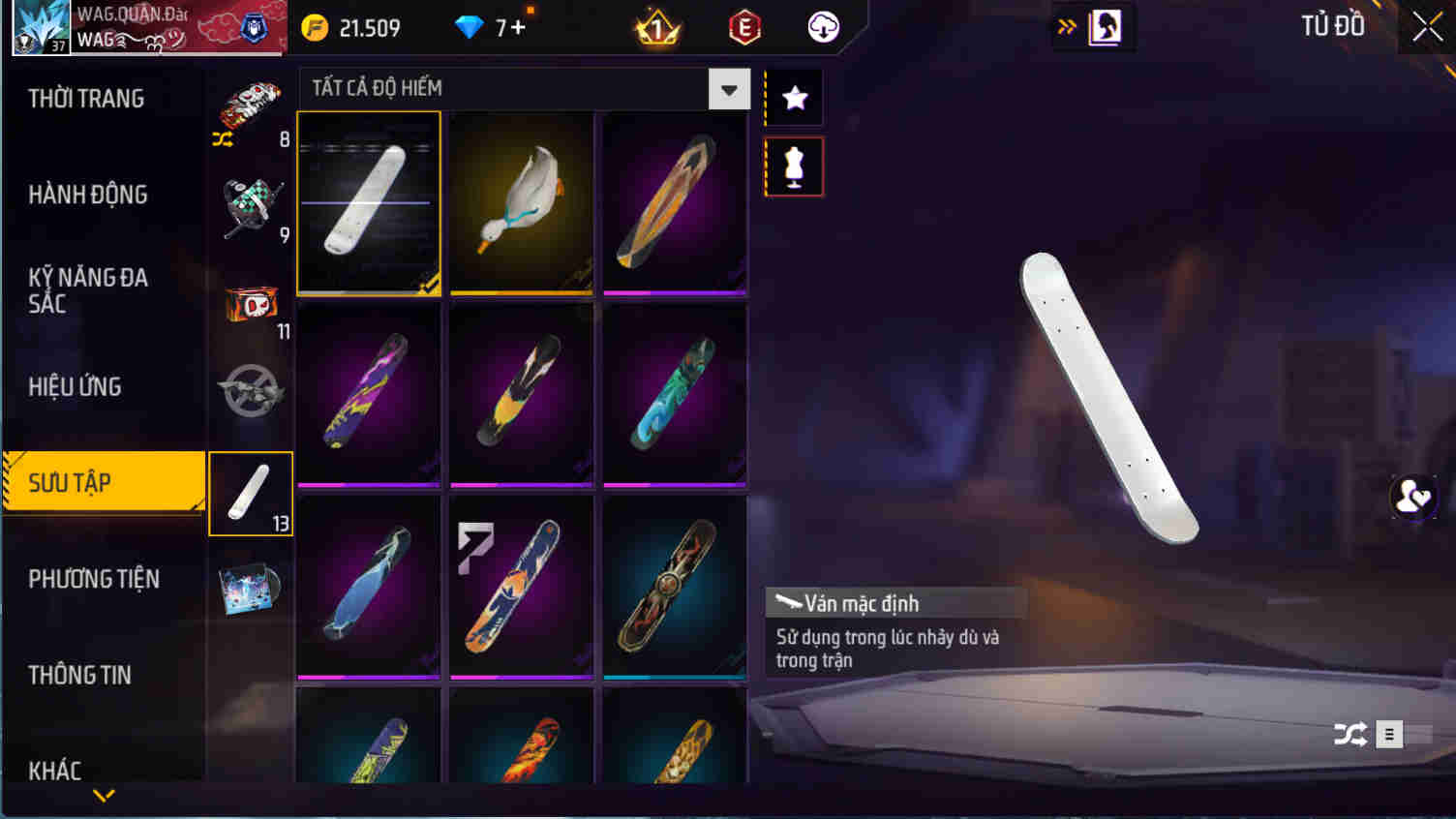Open the diamond top-up icon
1456x819 pixels.
(468, 26)
